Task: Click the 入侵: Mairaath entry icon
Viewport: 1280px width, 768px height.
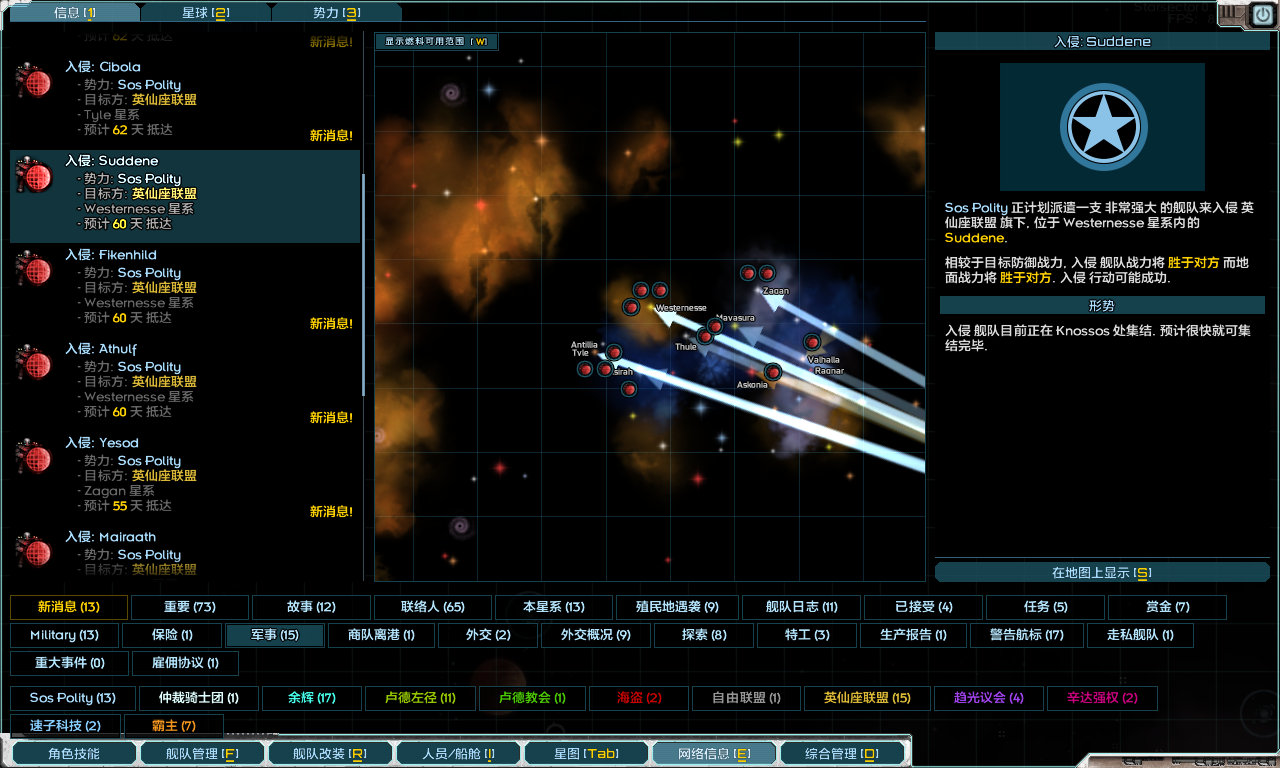Action: click(34, 554)
